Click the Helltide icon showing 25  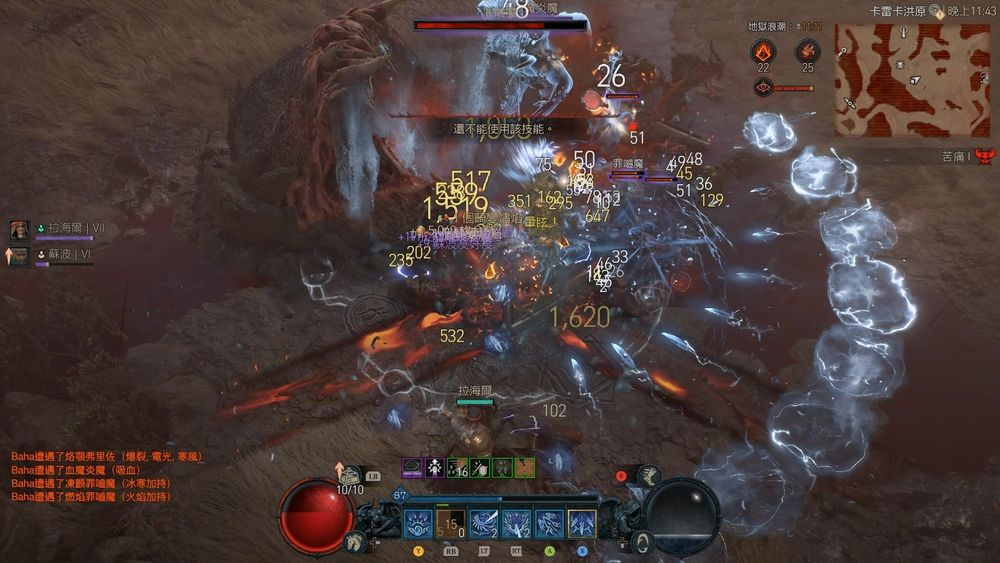tap(806, 50)
